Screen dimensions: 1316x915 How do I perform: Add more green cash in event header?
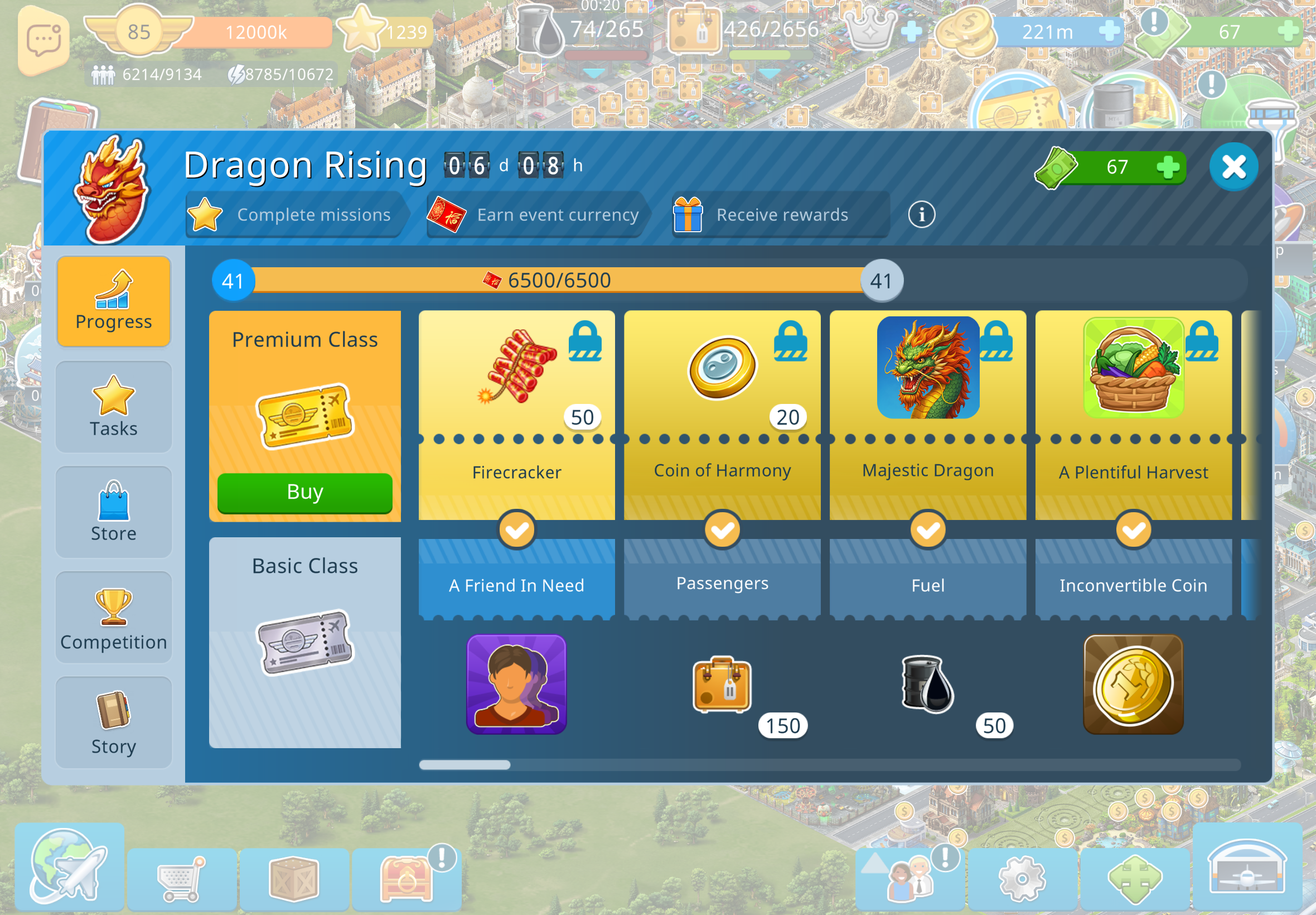[1167, 167]
